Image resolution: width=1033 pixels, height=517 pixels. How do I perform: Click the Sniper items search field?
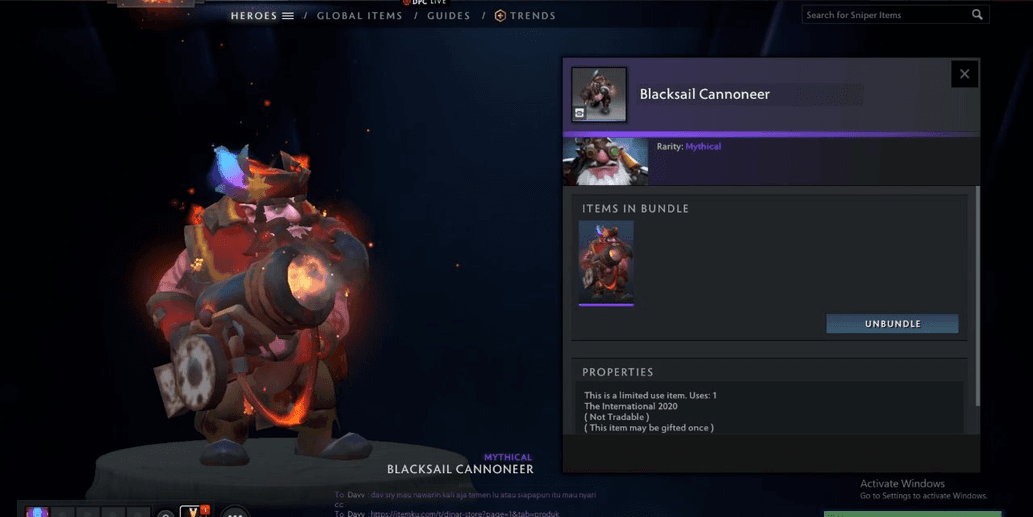884,15
